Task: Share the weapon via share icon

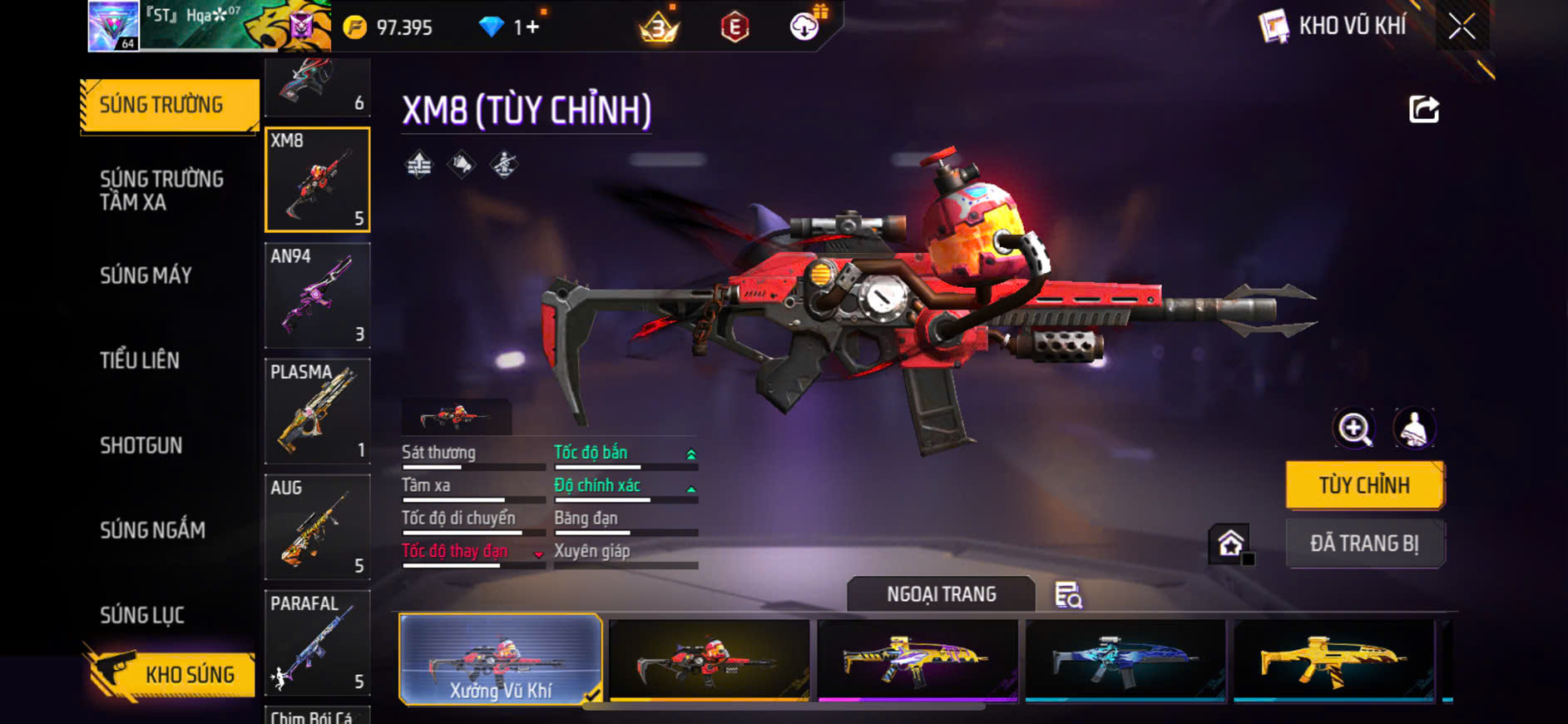Action: 1423,109
